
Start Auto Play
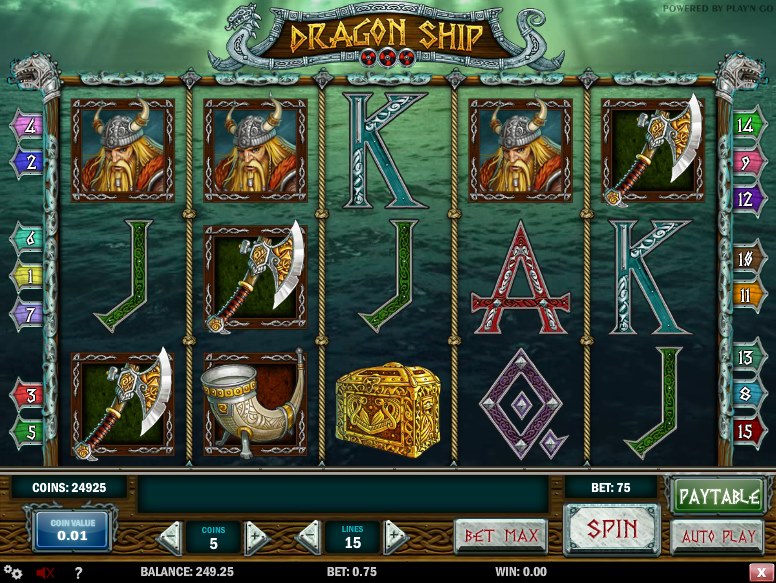pyautogui.click(x=716, y=536)
